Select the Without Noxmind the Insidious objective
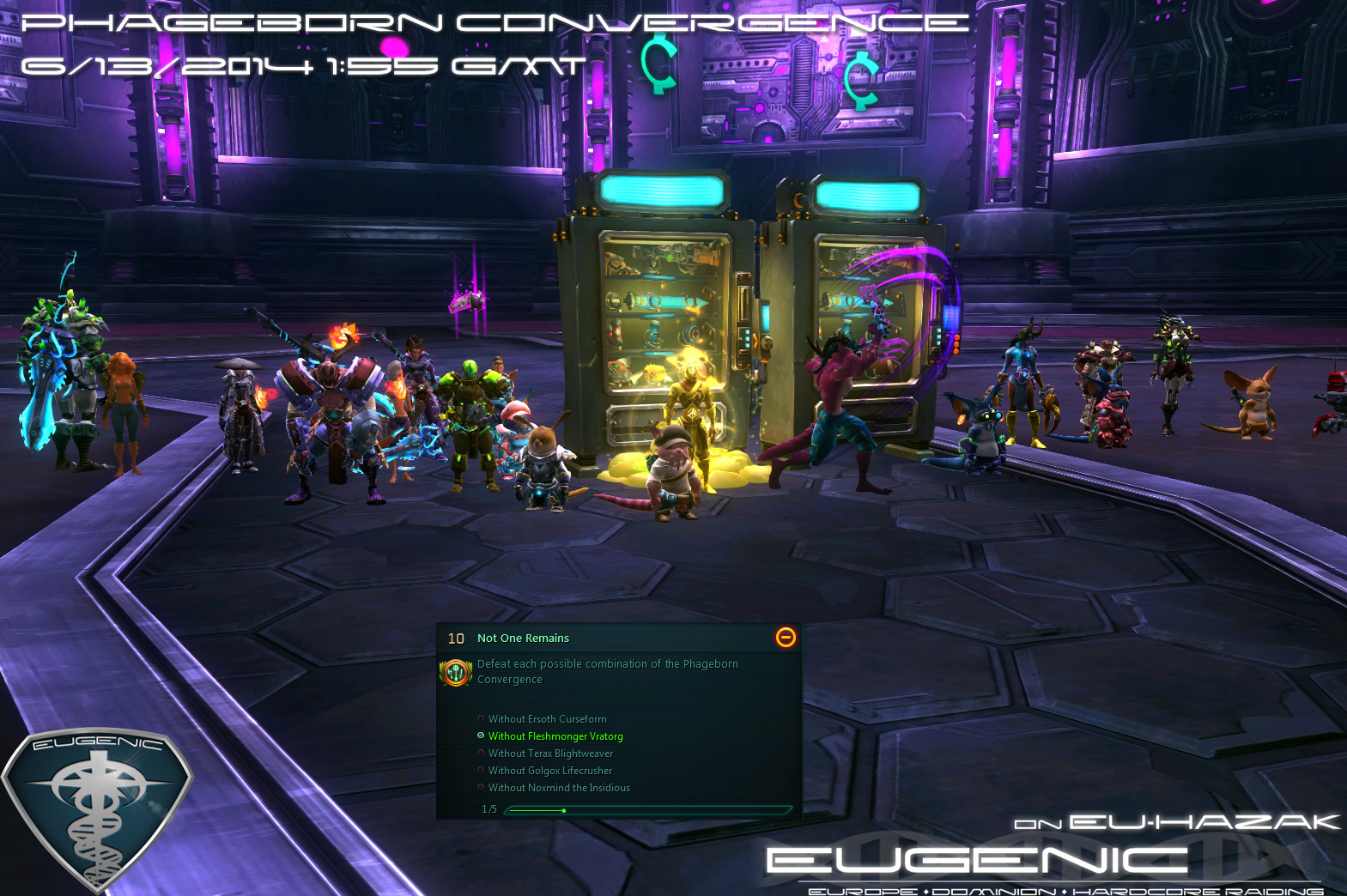The image size is (1347, 896). (558, 788)
